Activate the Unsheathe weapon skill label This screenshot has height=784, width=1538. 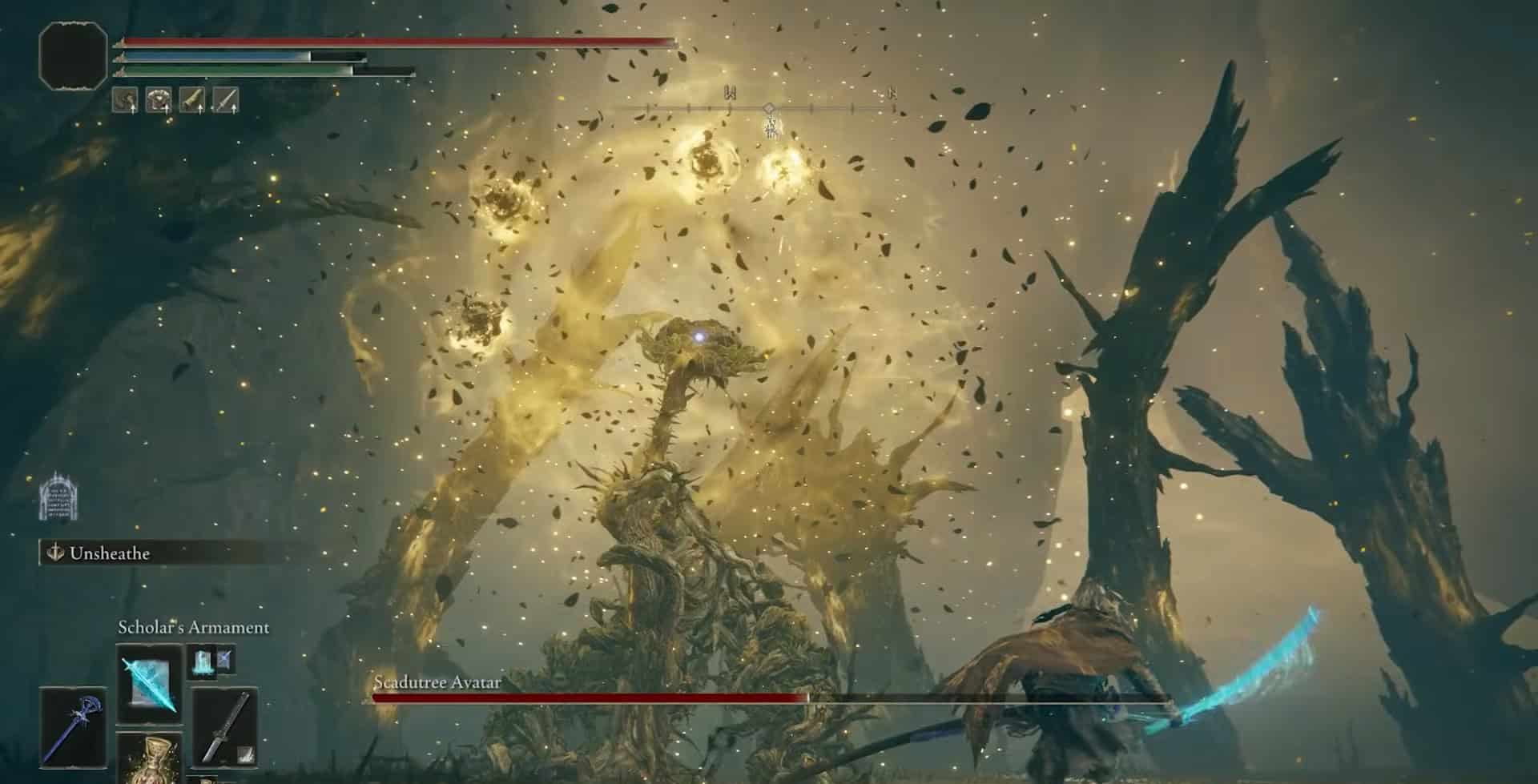[109, 553]
